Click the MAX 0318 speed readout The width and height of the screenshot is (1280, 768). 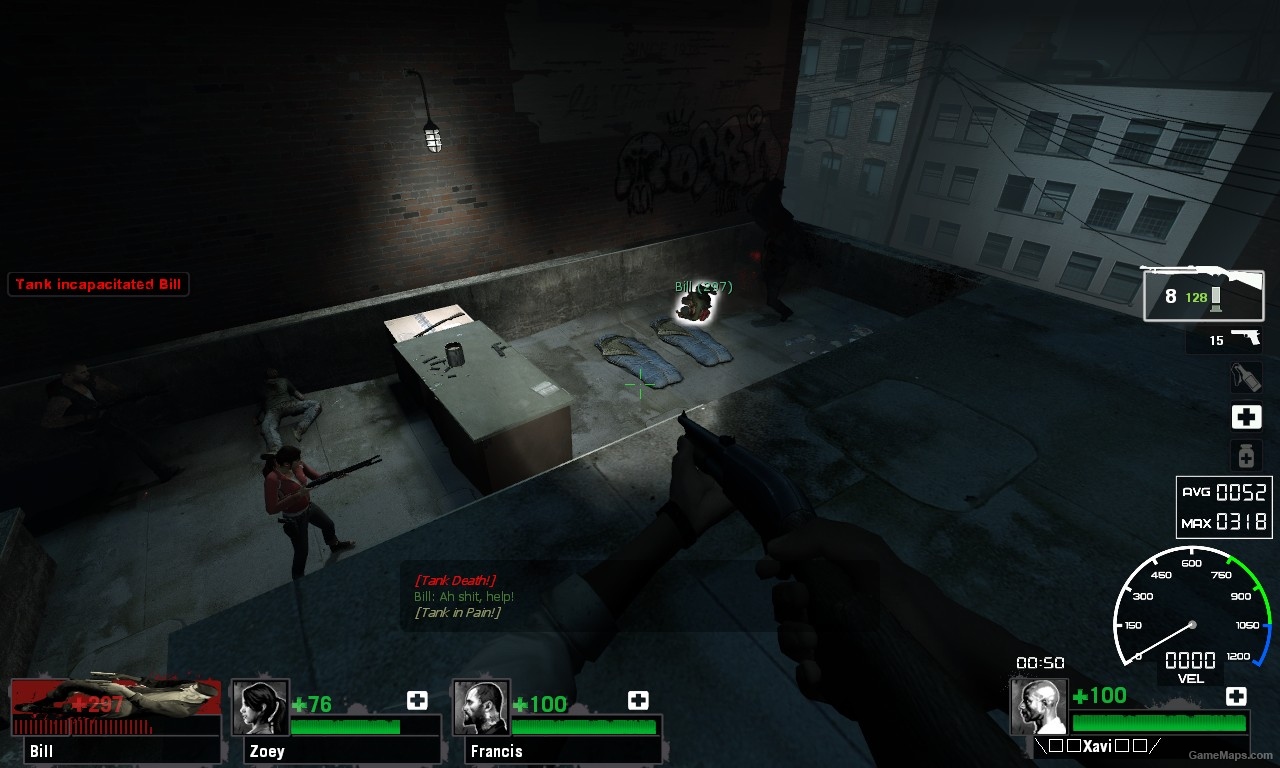(x=1224, y=519)
